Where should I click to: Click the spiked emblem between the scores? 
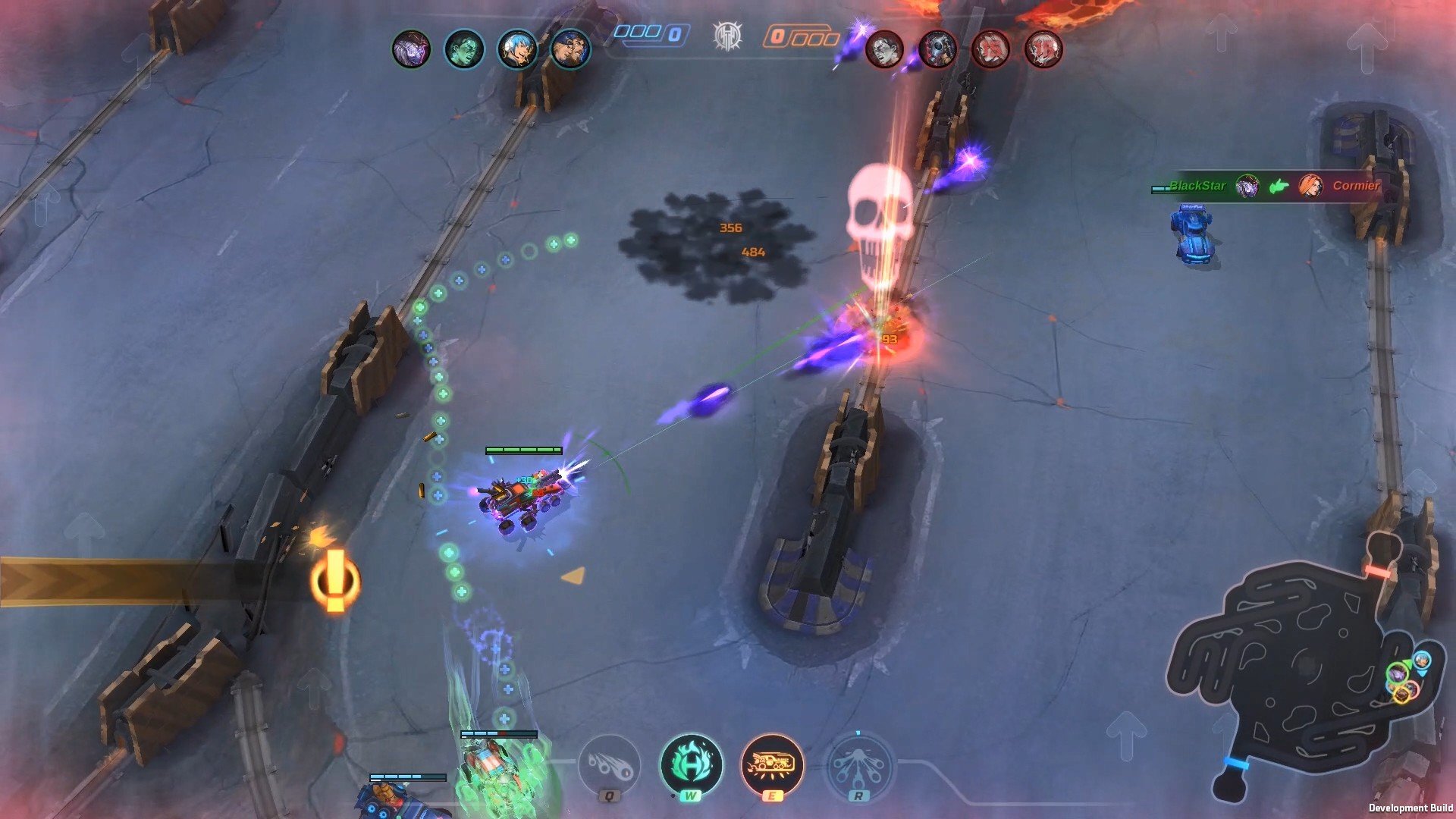727,36
